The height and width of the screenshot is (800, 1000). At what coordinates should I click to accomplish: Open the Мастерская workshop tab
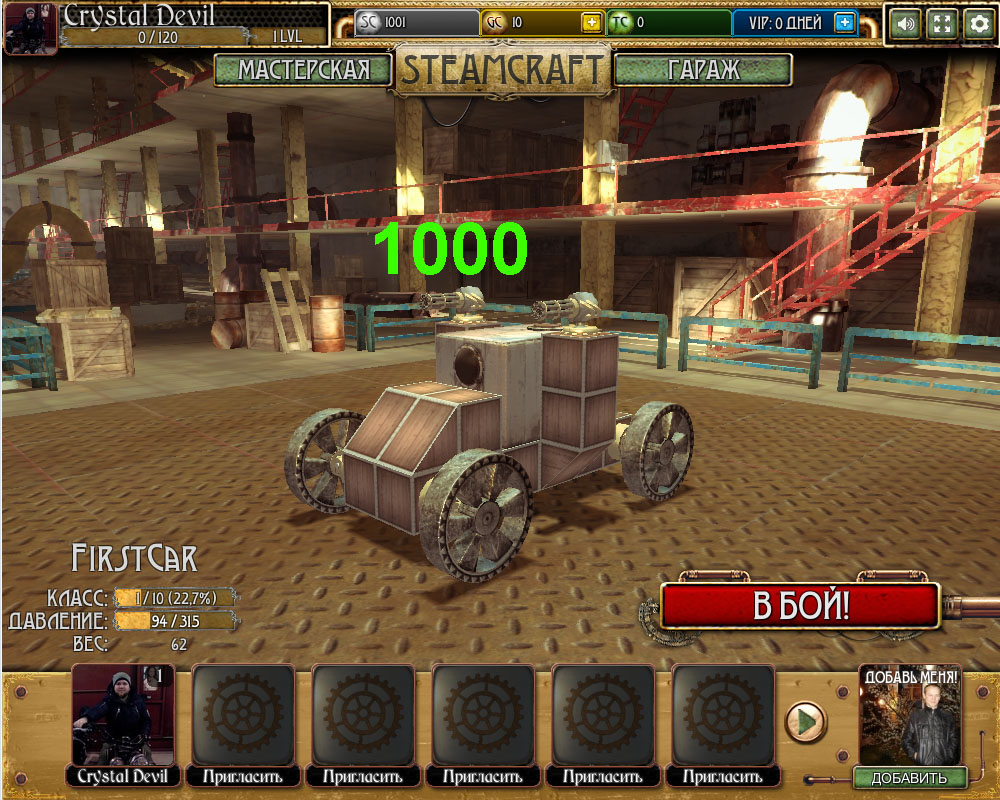[303, 69]
